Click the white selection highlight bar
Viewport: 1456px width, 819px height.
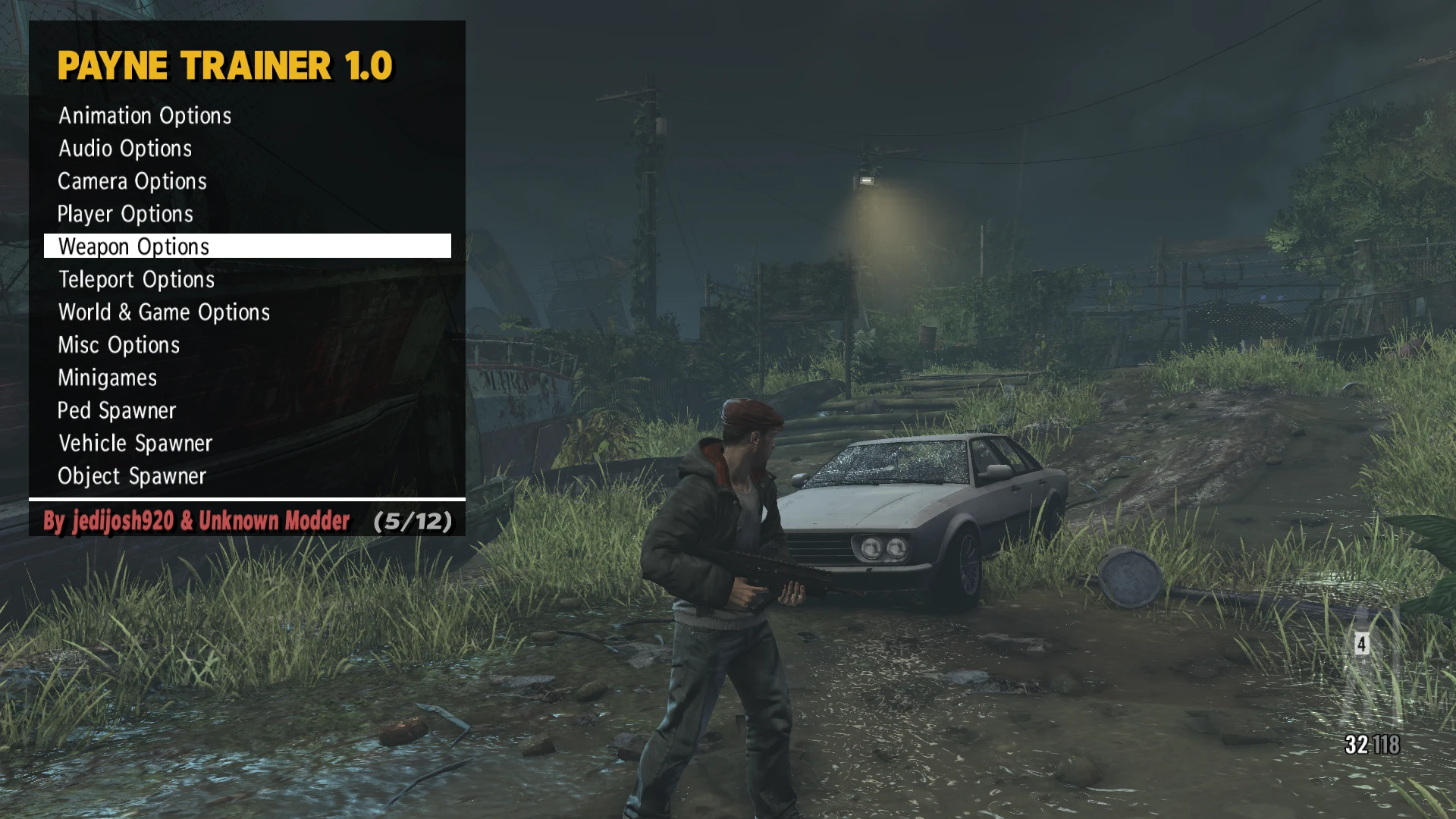246,246
